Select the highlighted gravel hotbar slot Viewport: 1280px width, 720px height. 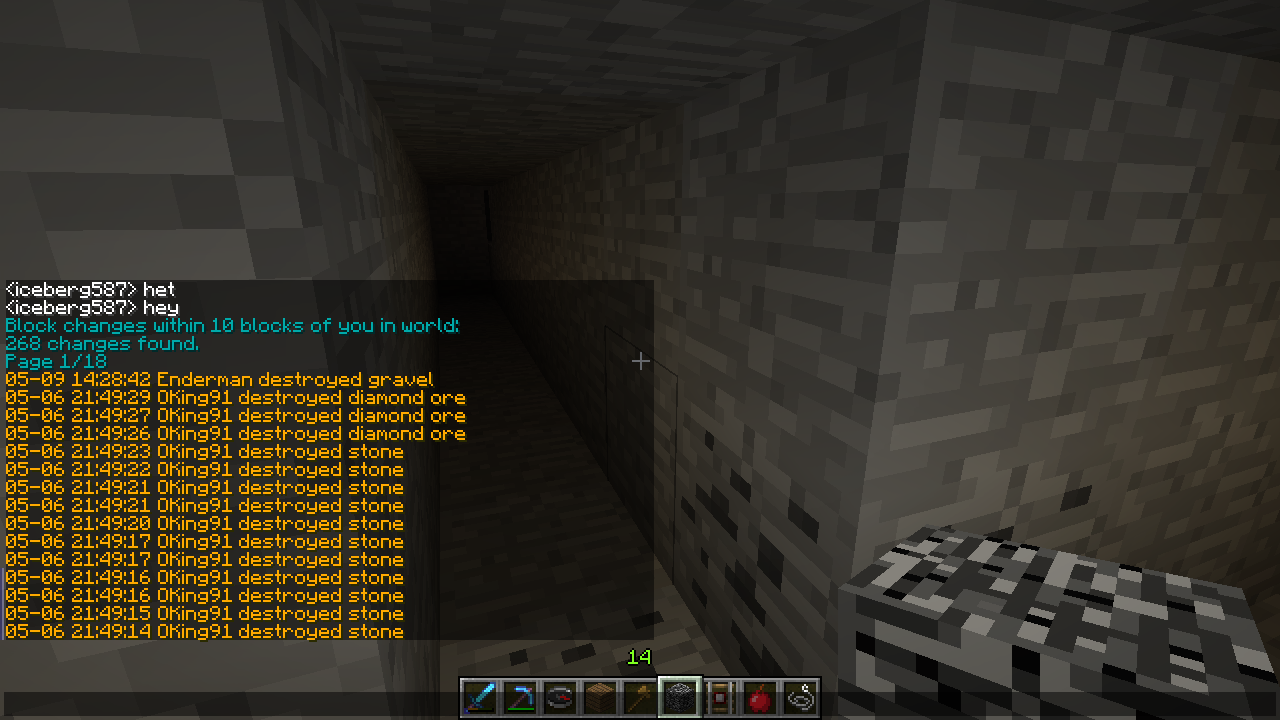(x=679, y=697)
